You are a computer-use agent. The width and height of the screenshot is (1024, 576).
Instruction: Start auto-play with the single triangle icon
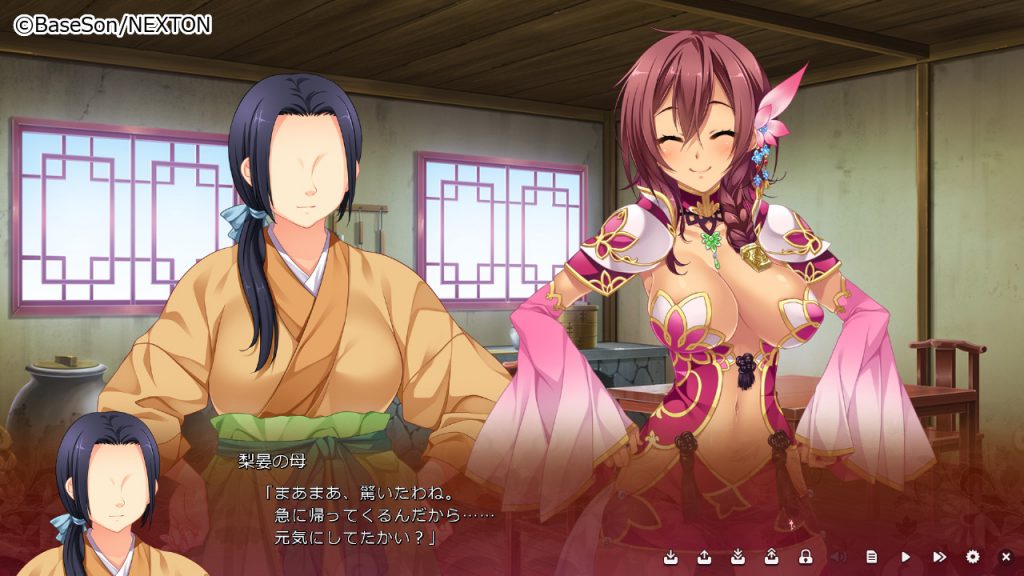[x=906, y=556]
